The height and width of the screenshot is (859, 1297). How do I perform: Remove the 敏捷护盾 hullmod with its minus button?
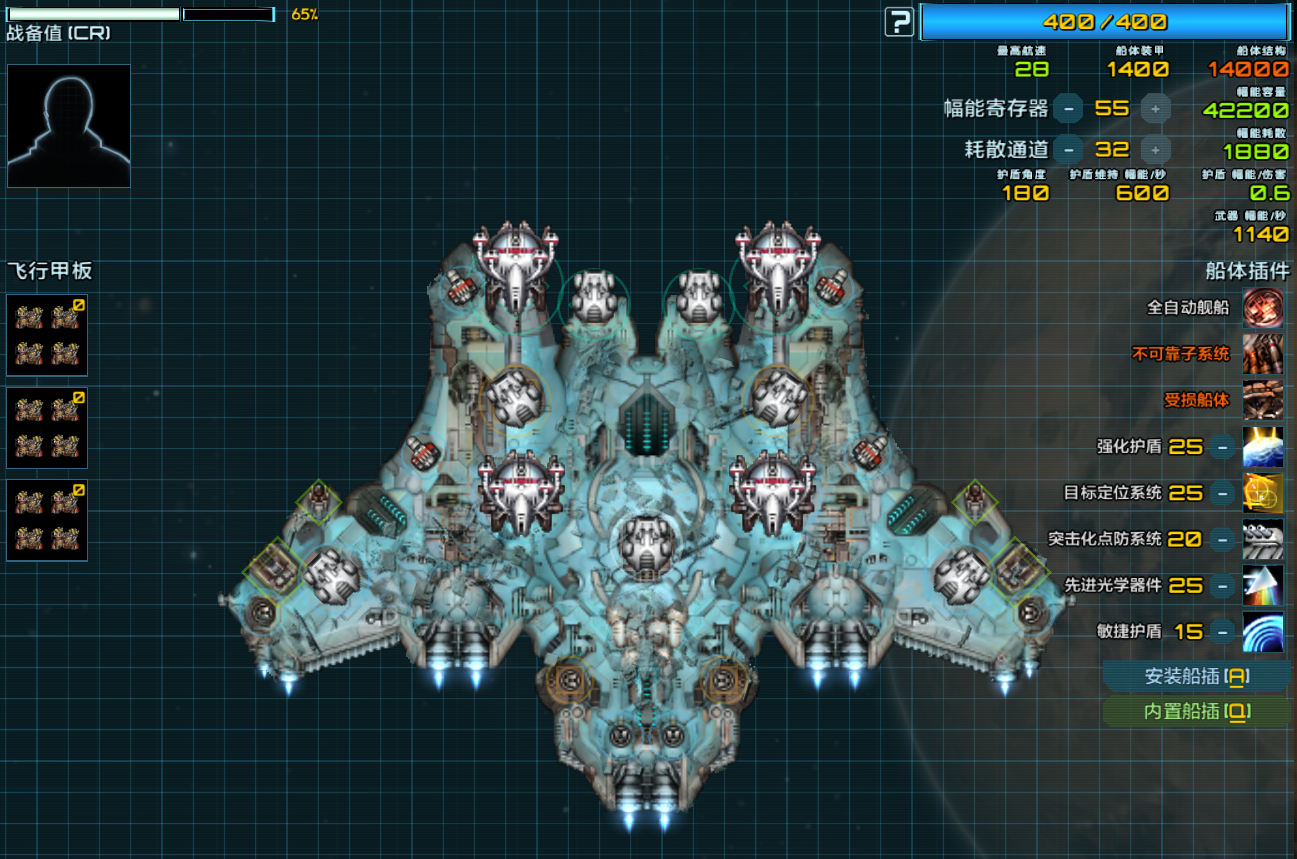pyautogui.click(x=1222, y=632)
